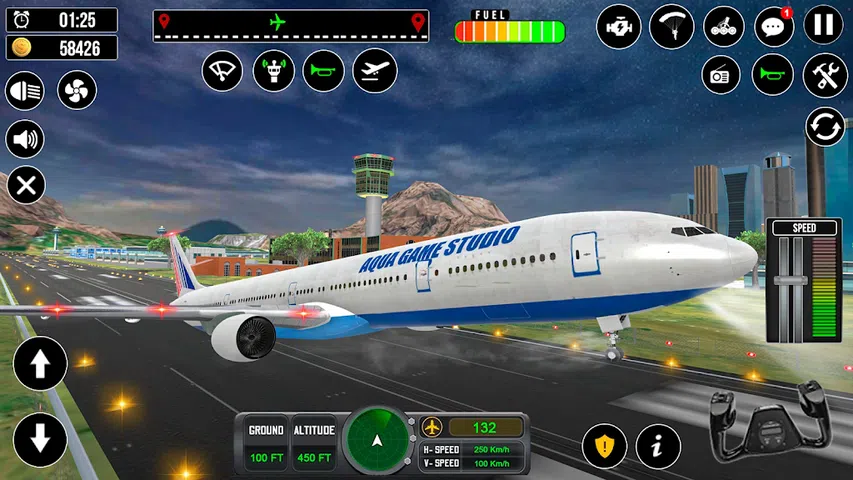Close the side panel with the X button

tap(26, 185)
